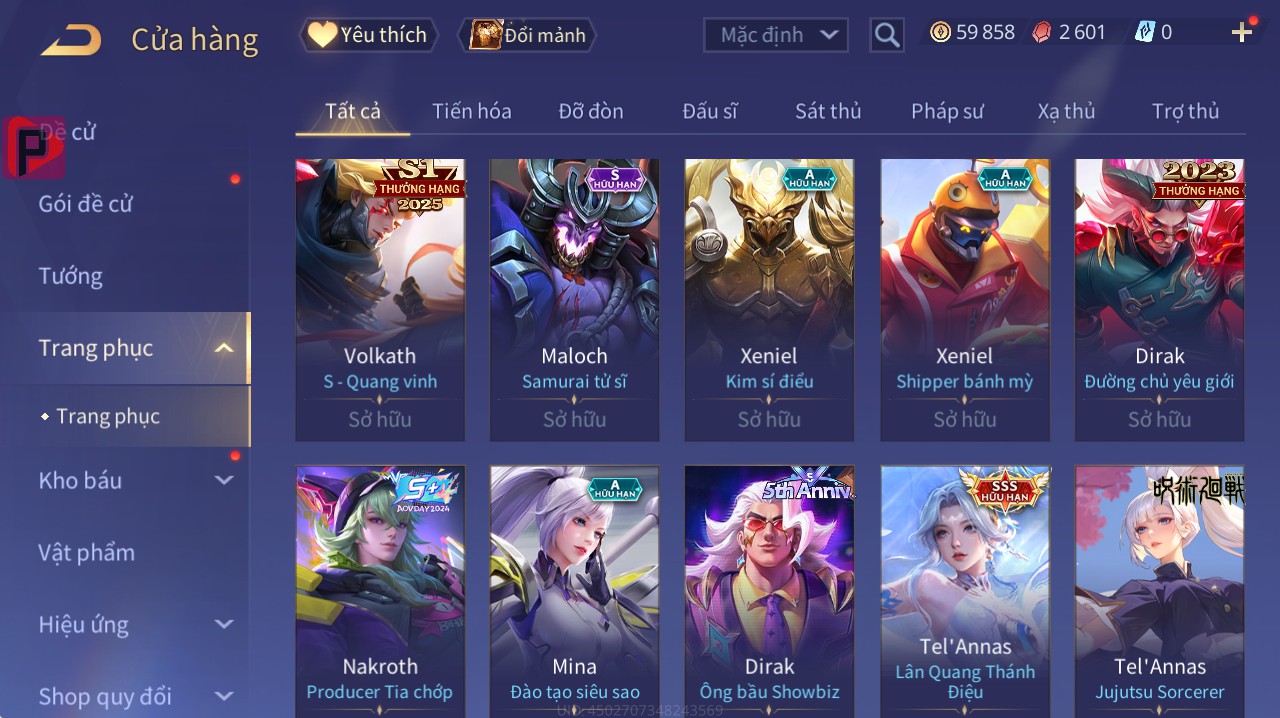Image resolution: width=1280 pixels, height=718 pixels.
Task: Open the Yêu thích favorites list
Action: coord(369,35)
